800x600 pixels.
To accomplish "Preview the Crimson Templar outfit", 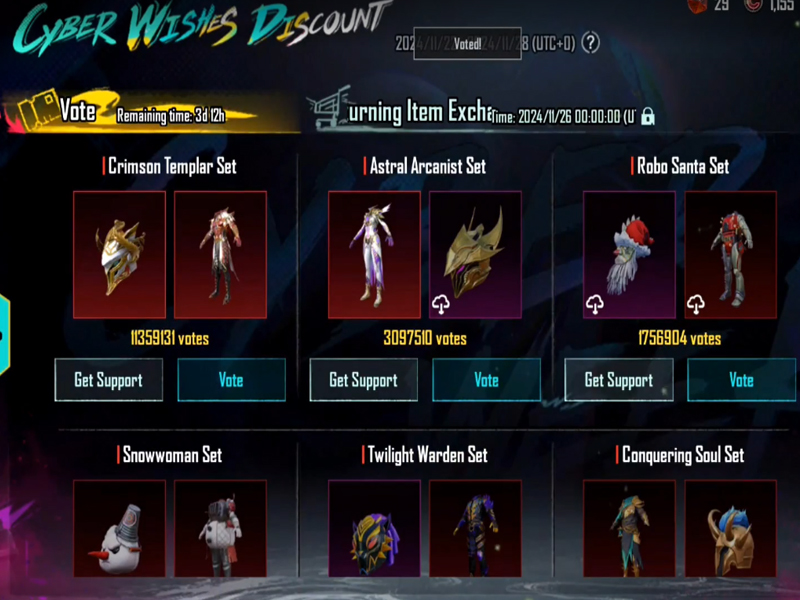I will click(220, 255).
